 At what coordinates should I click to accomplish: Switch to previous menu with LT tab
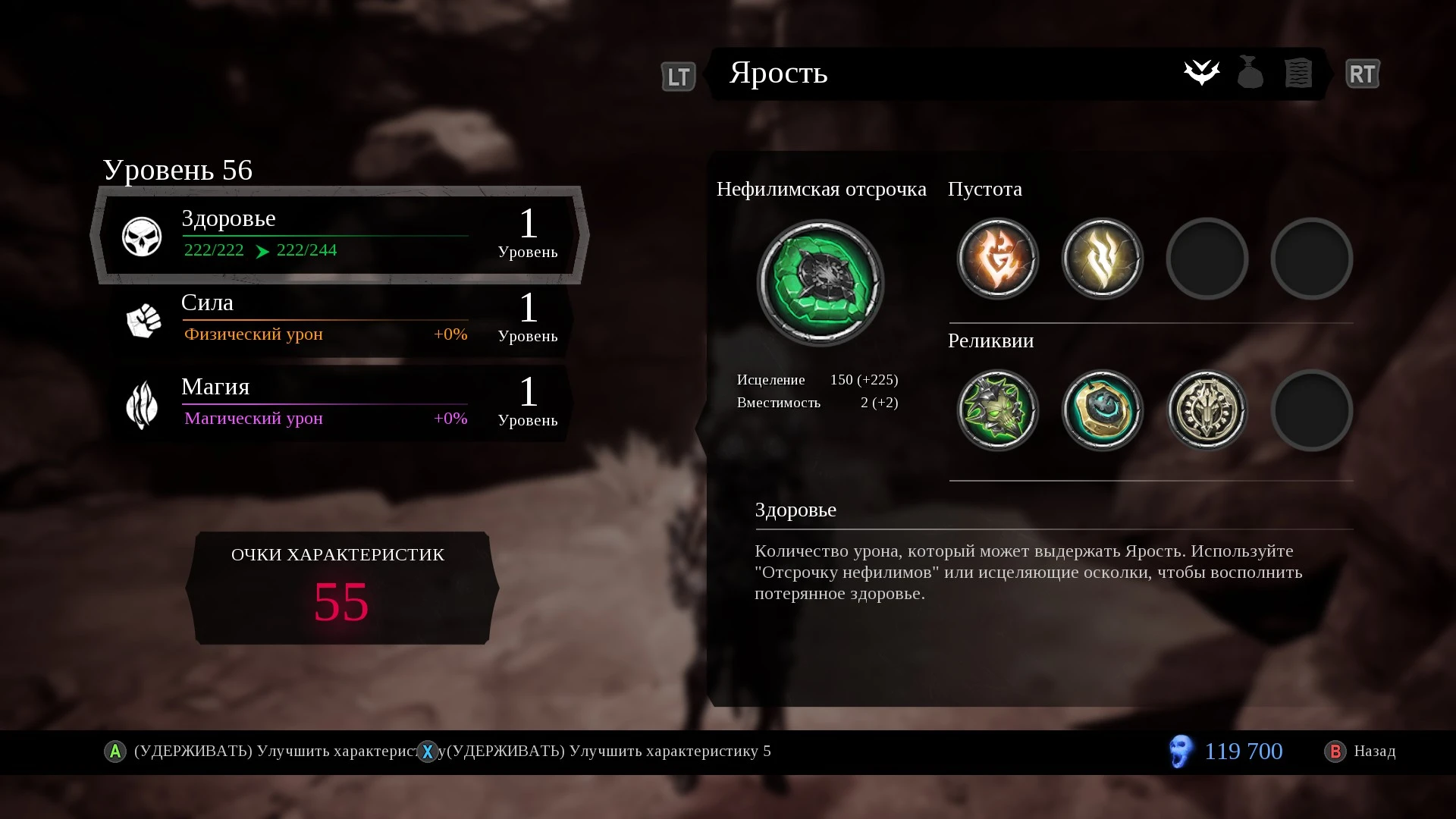[678, 75]
